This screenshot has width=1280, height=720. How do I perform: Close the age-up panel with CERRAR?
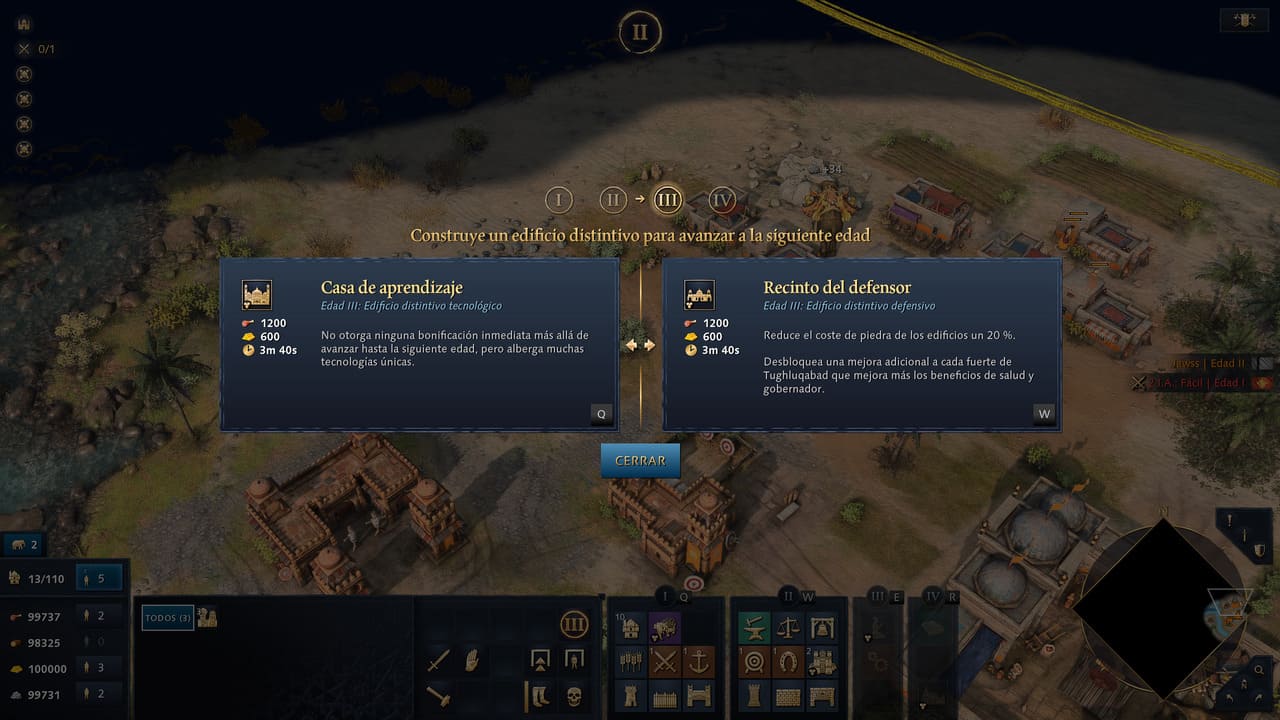tap(640, 461)
